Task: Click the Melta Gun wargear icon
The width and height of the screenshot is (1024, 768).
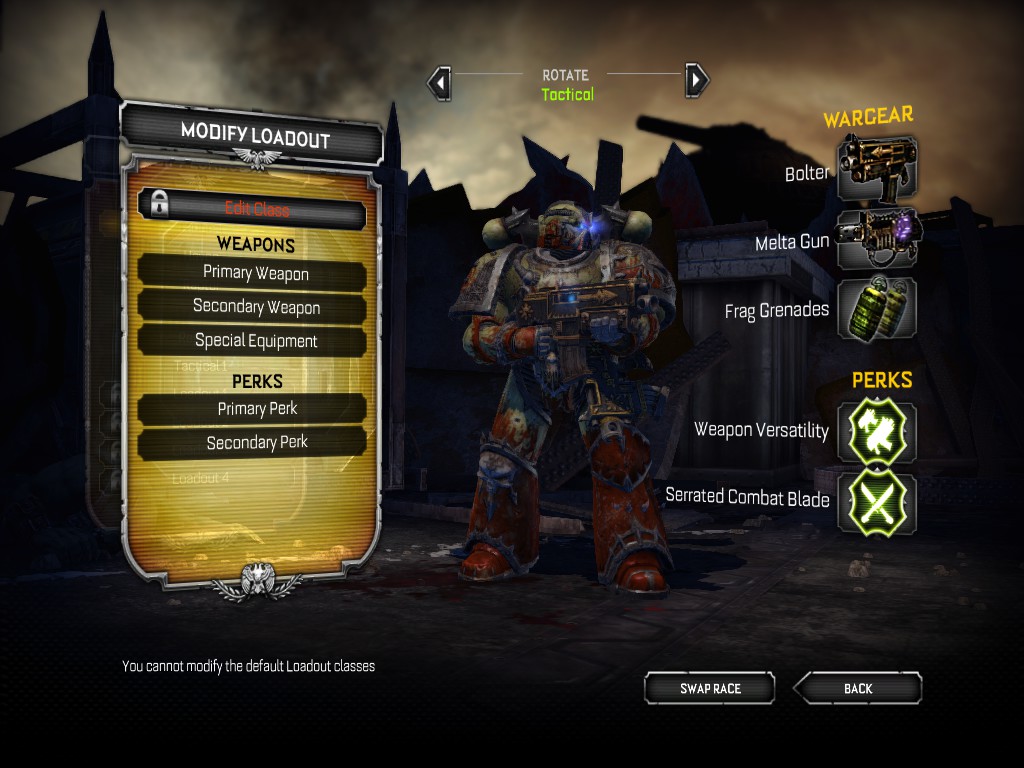Action: click(x=877, y=238)
